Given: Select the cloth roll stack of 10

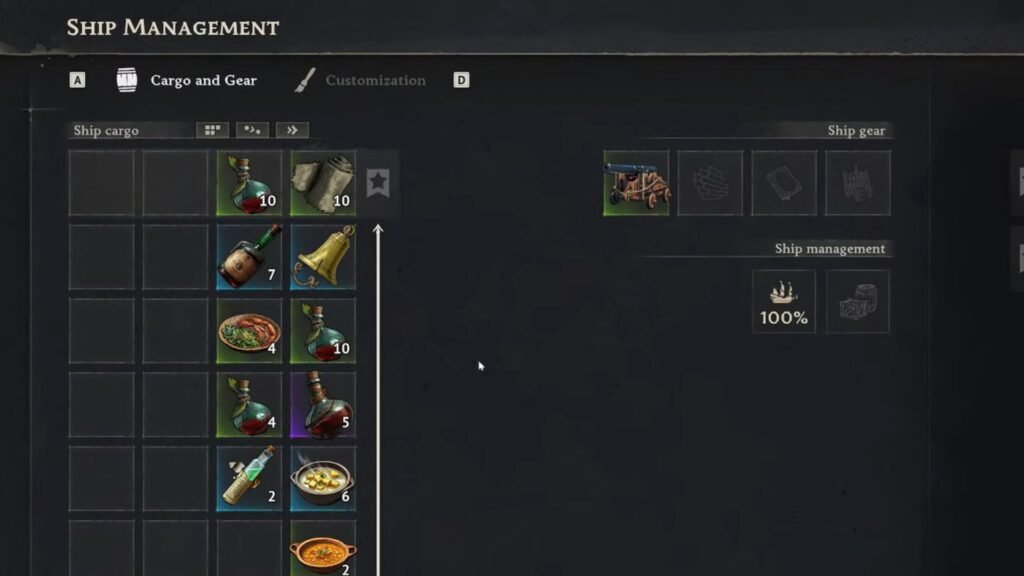Looking at the screenshot, I should (323, 183).
